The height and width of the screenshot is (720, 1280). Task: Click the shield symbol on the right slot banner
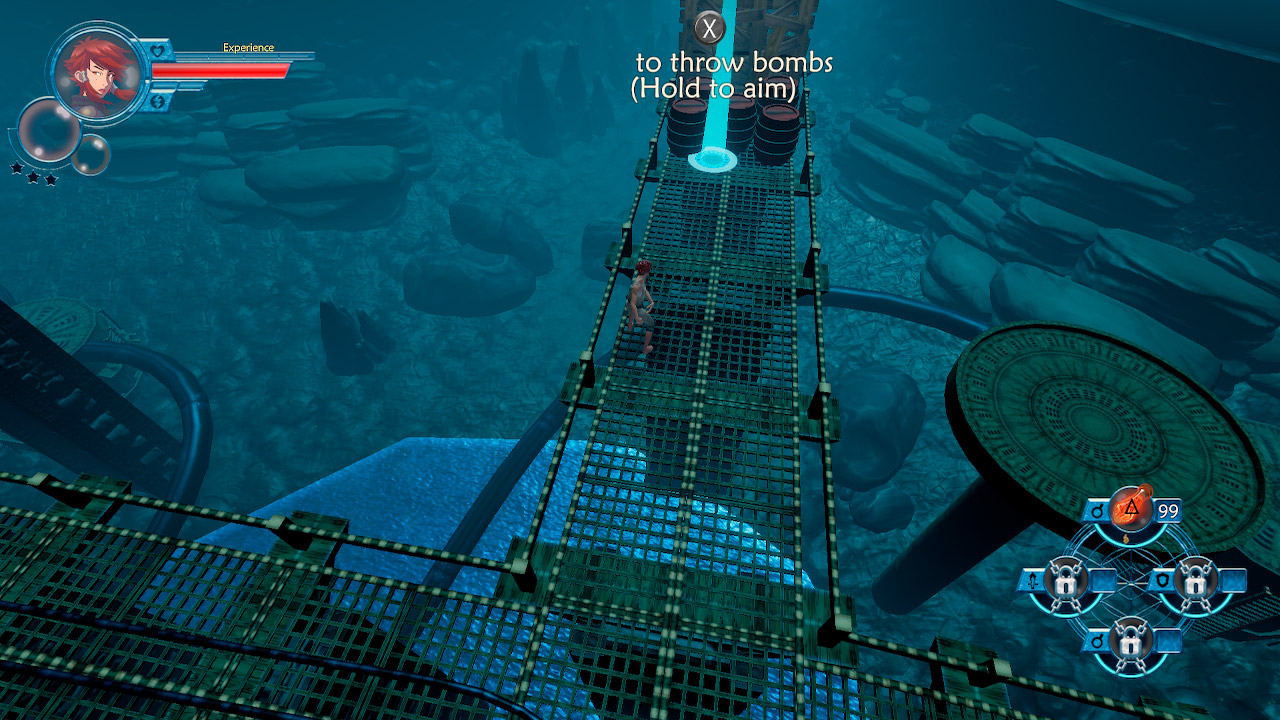[x=1164, y=580]
